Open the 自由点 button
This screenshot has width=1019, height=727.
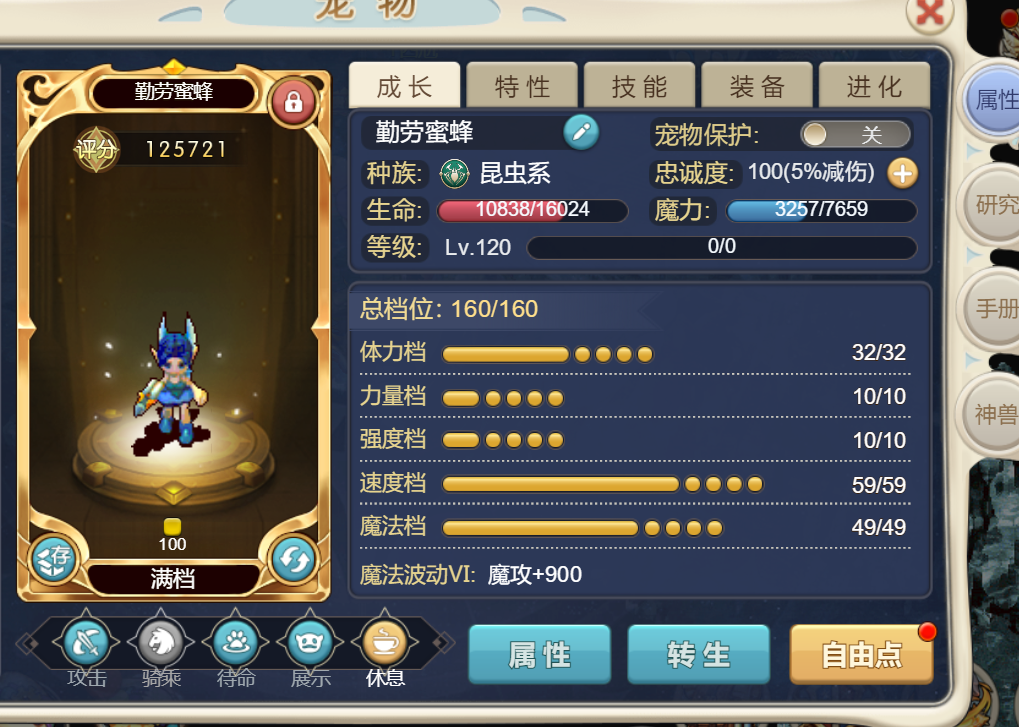point(861,655)
